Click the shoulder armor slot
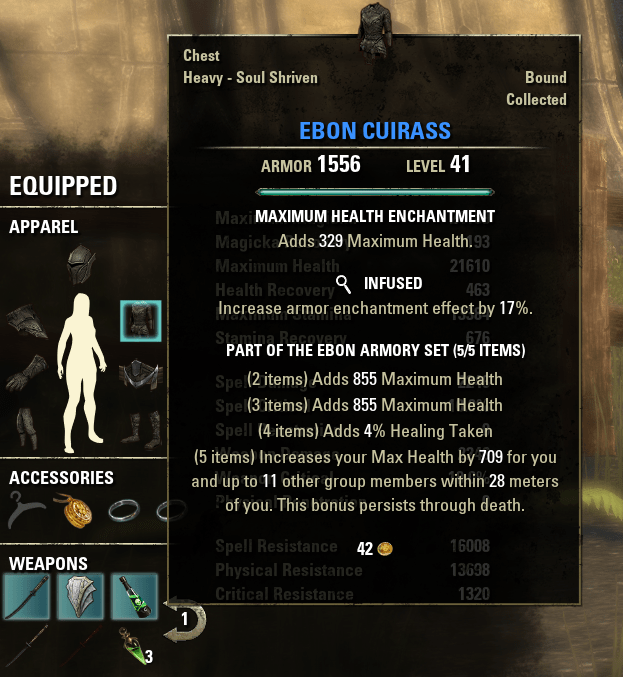Viewport: 623px width, 677px height. click(x=24, y=321)
